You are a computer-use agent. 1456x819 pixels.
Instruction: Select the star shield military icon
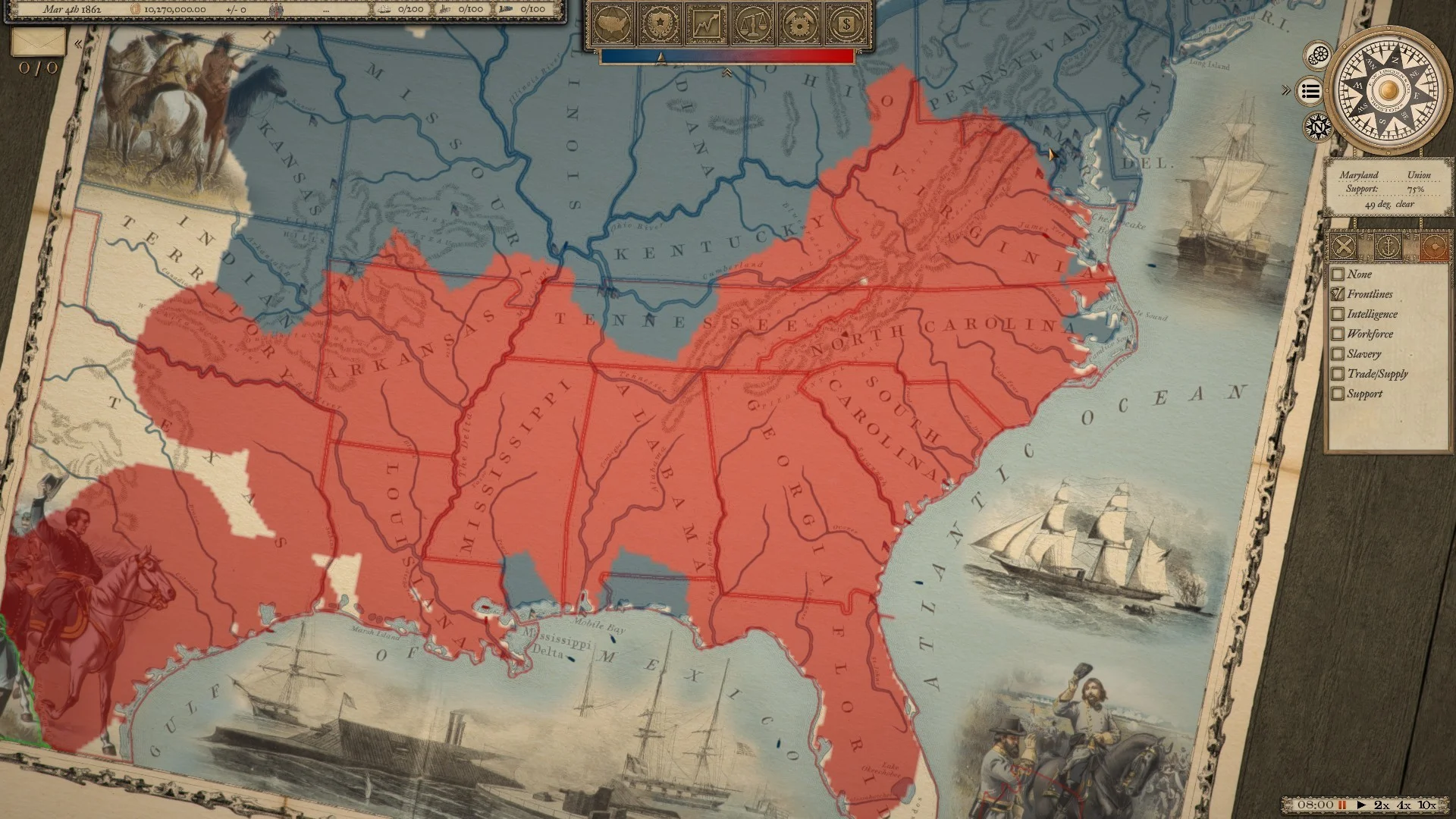(660, 24)
